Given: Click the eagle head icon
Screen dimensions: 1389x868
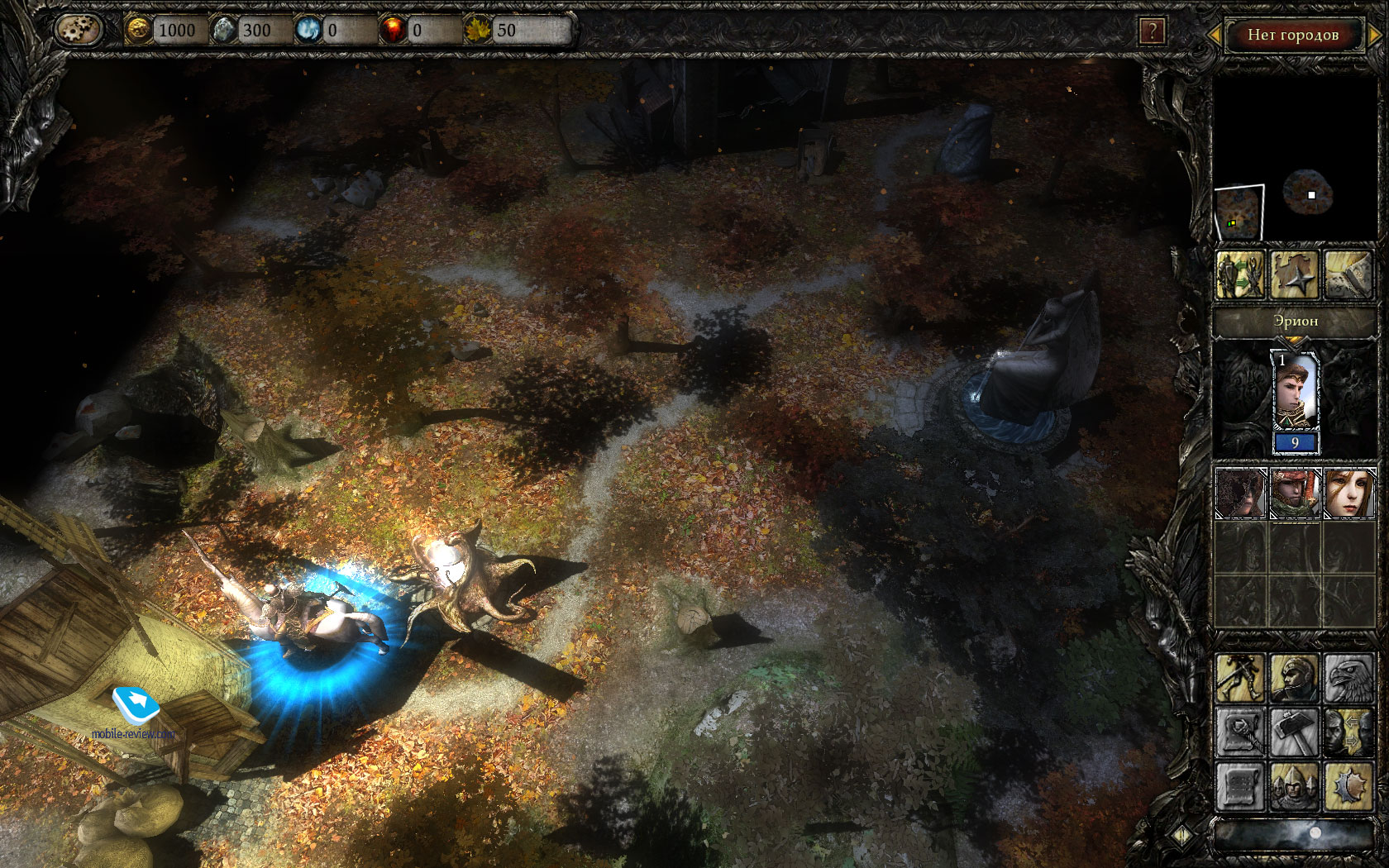Looking at the screenshot, I should pos(1348,678).
